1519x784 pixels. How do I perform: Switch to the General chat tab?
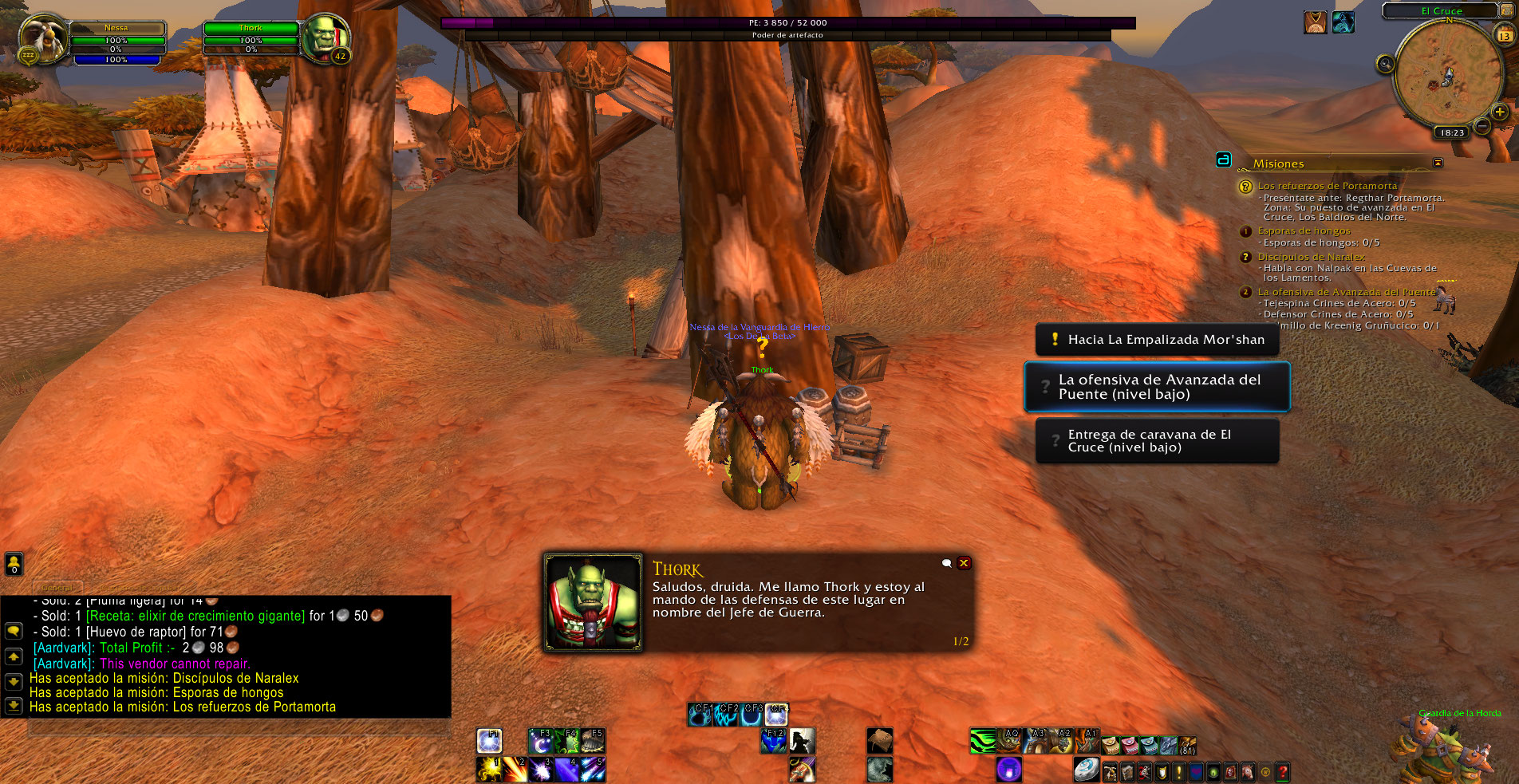(x=57, y=587)
